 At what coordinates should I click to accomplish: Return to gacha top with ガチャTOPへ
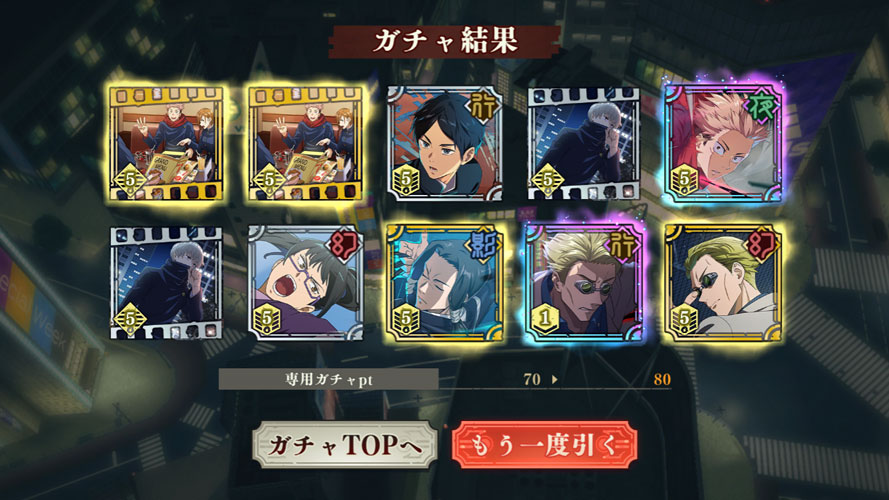pyautogui.click(x=345, y=445)
